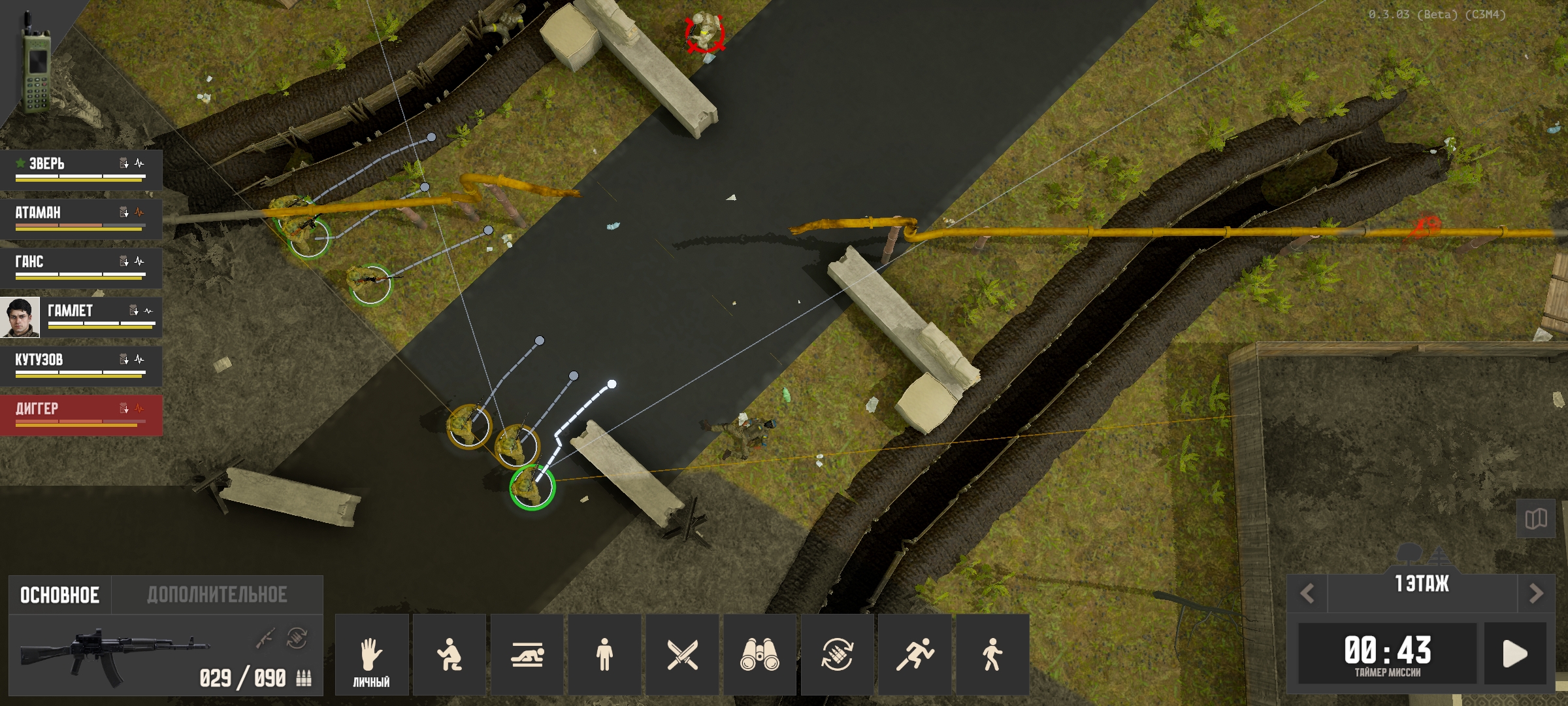This screenshot has height=706, width=1568.
Task: Switch to the ОСНОВНОЕ weapon tab
Action: coord(59,595)
